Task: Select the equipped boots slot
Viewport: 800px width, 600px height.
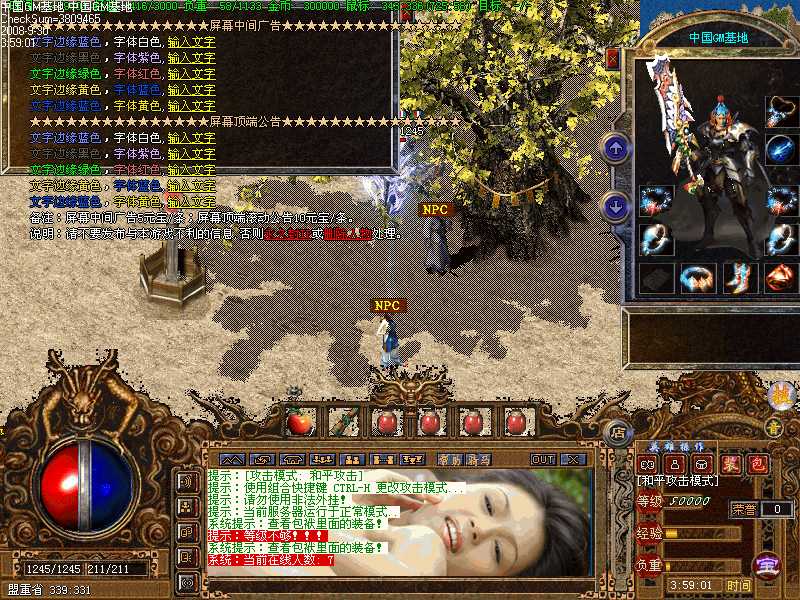Action: click(x=737, y=277)
